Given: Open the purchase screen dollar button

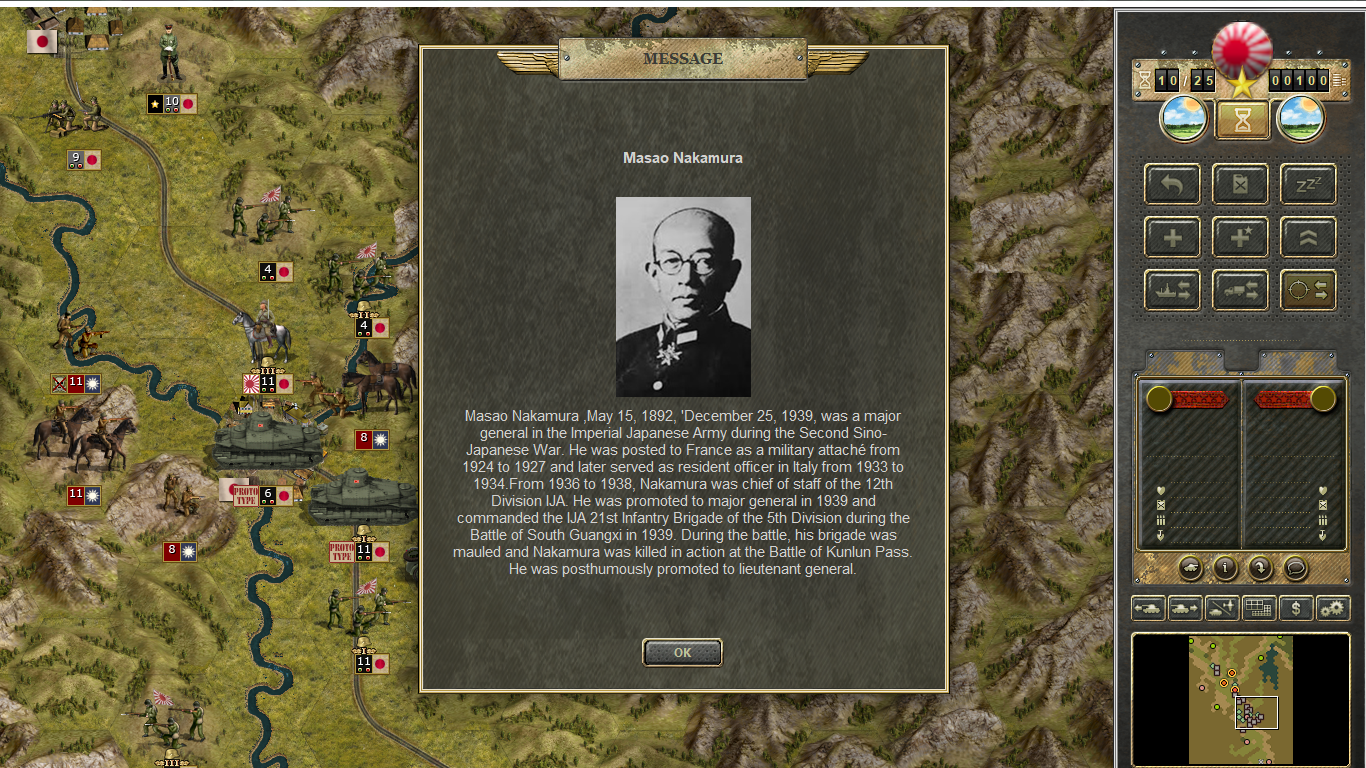Looking at the screenshot, I should pyautogui.click(x=1296, y=608).
